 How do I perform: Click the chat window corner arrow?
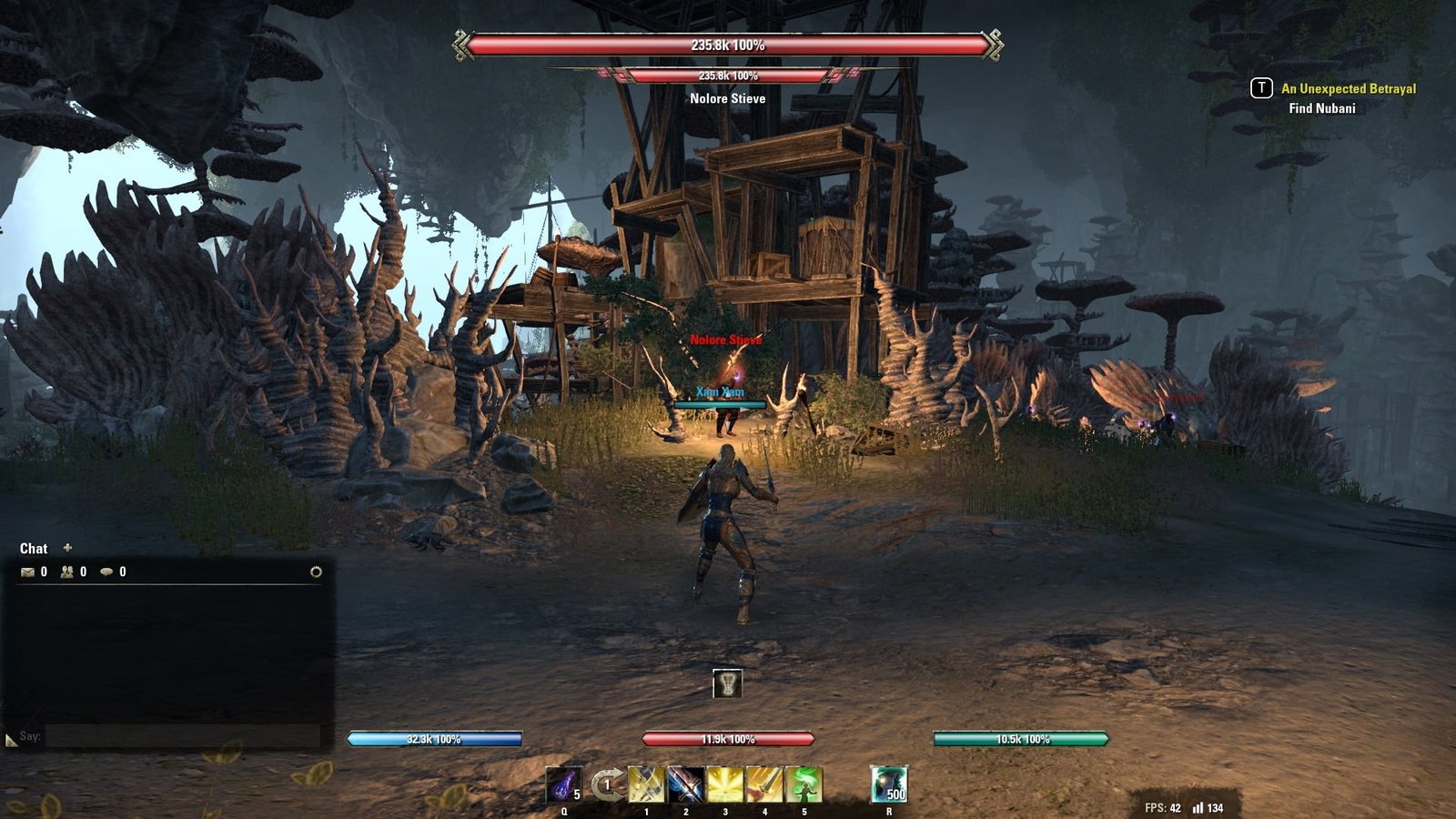(x=11, y=741)
